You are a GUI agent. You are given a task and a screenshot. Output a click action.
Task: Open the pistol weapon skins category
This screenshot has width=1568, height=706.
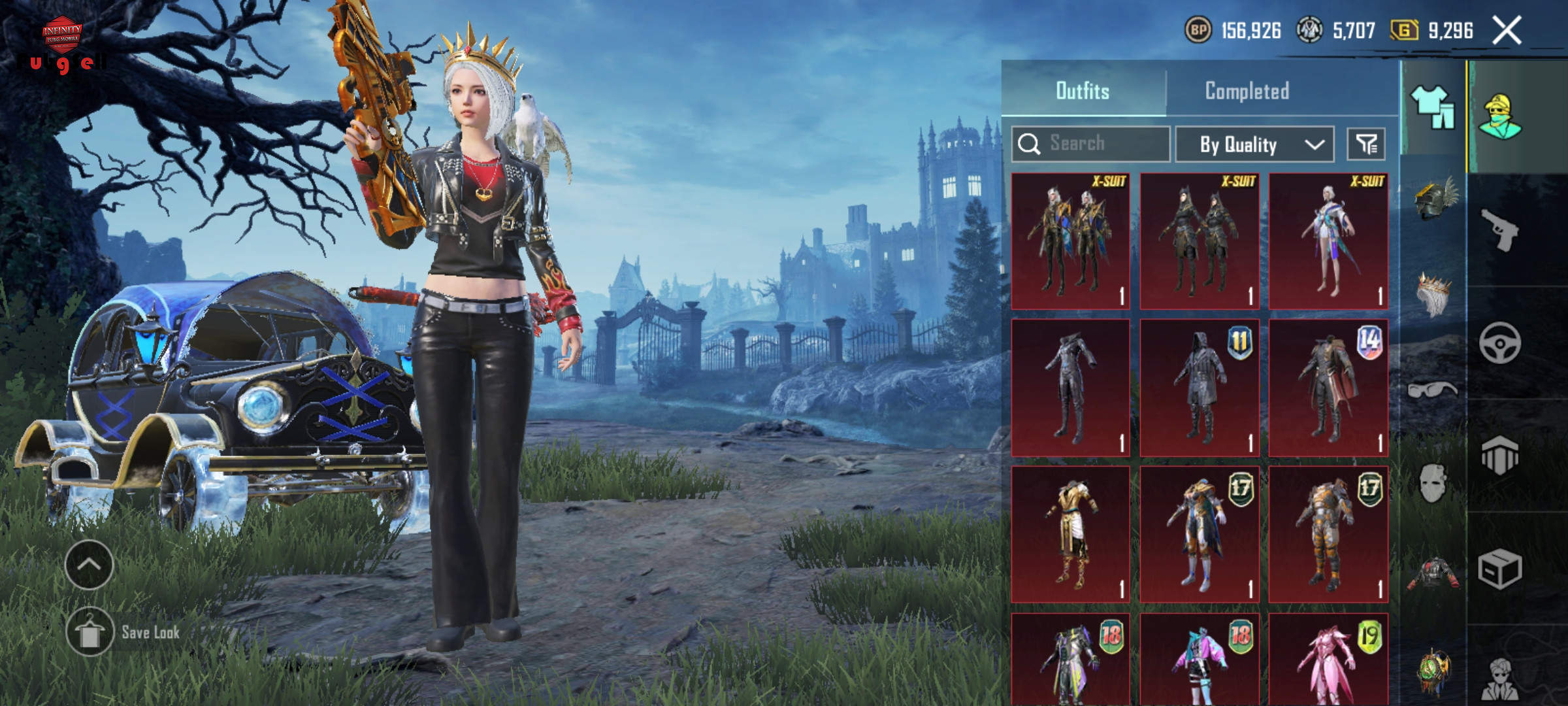[x=1499, y=230]
